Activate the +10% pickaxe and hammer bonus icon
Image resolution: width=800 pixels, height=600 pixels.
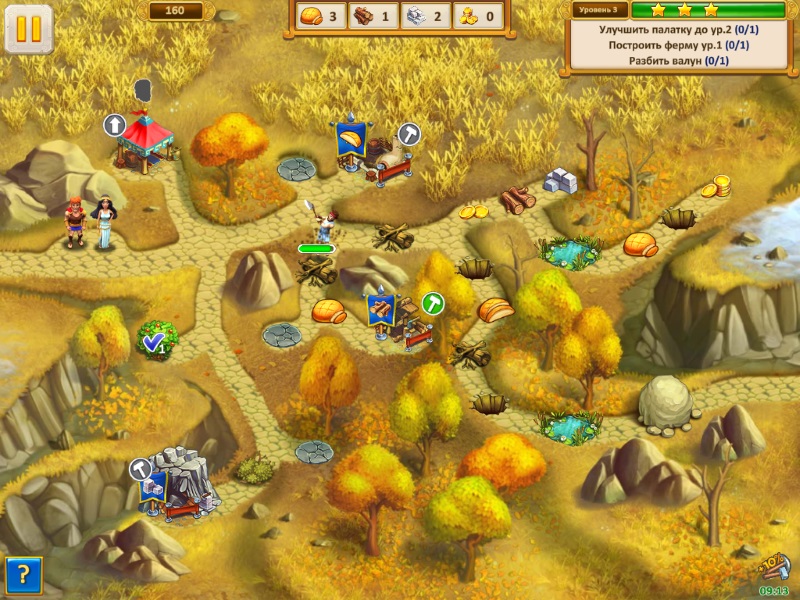(772, 568)
